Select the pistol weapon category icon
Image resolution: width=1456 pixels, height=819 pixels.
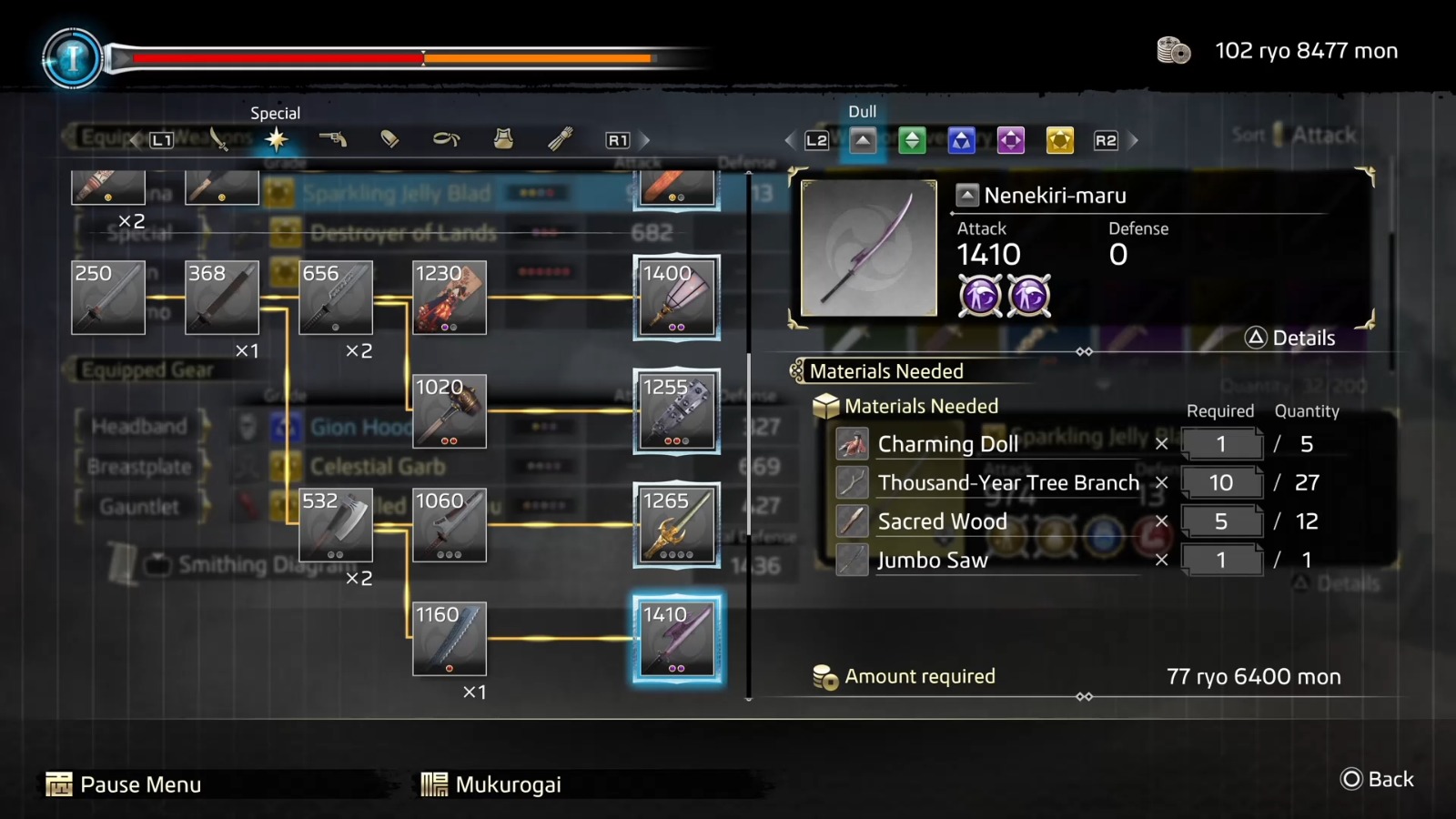[335, 139]
